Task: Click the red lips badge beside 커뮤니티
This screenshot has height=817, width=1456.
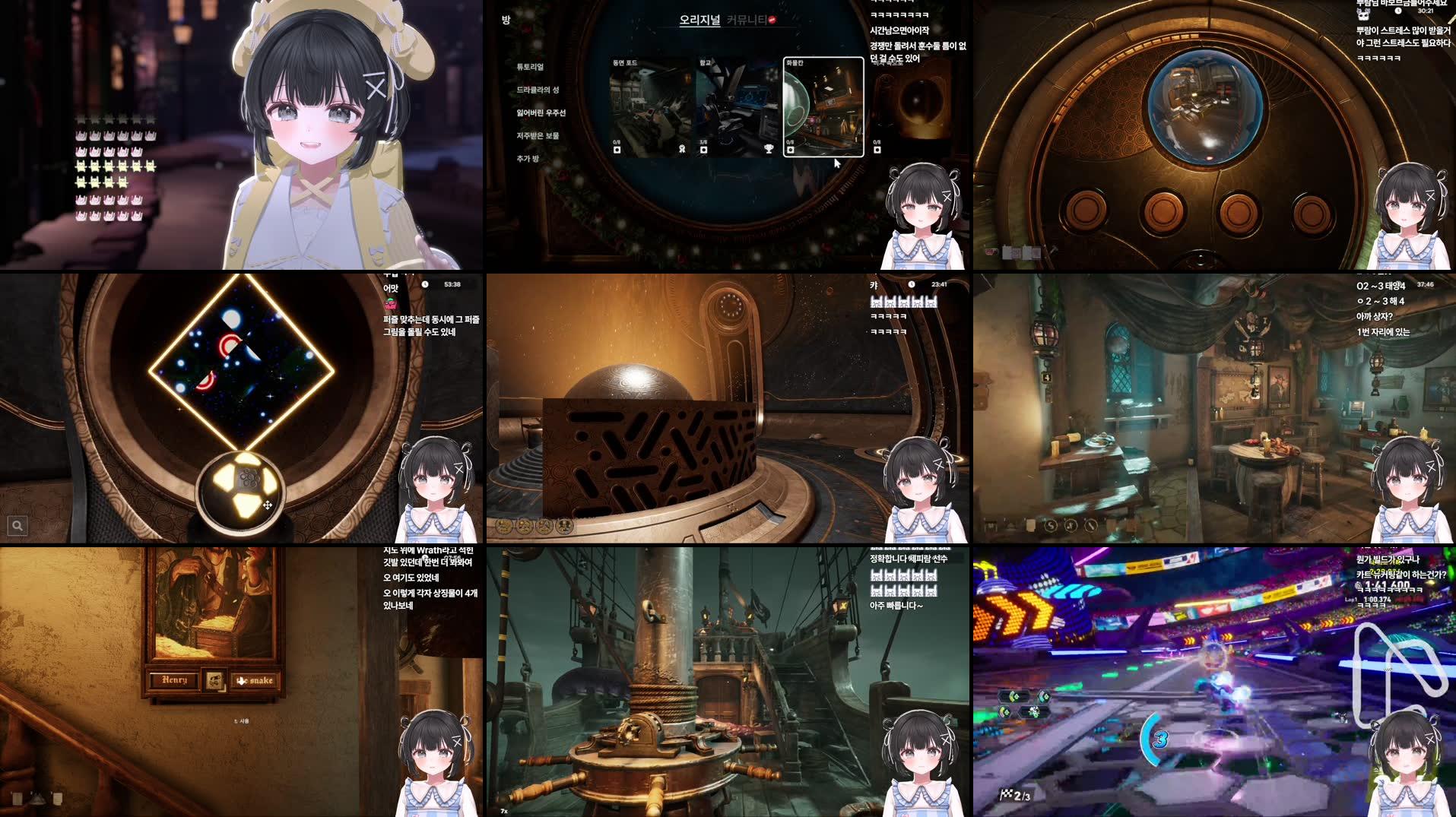Action: click(x=772, y=21)
